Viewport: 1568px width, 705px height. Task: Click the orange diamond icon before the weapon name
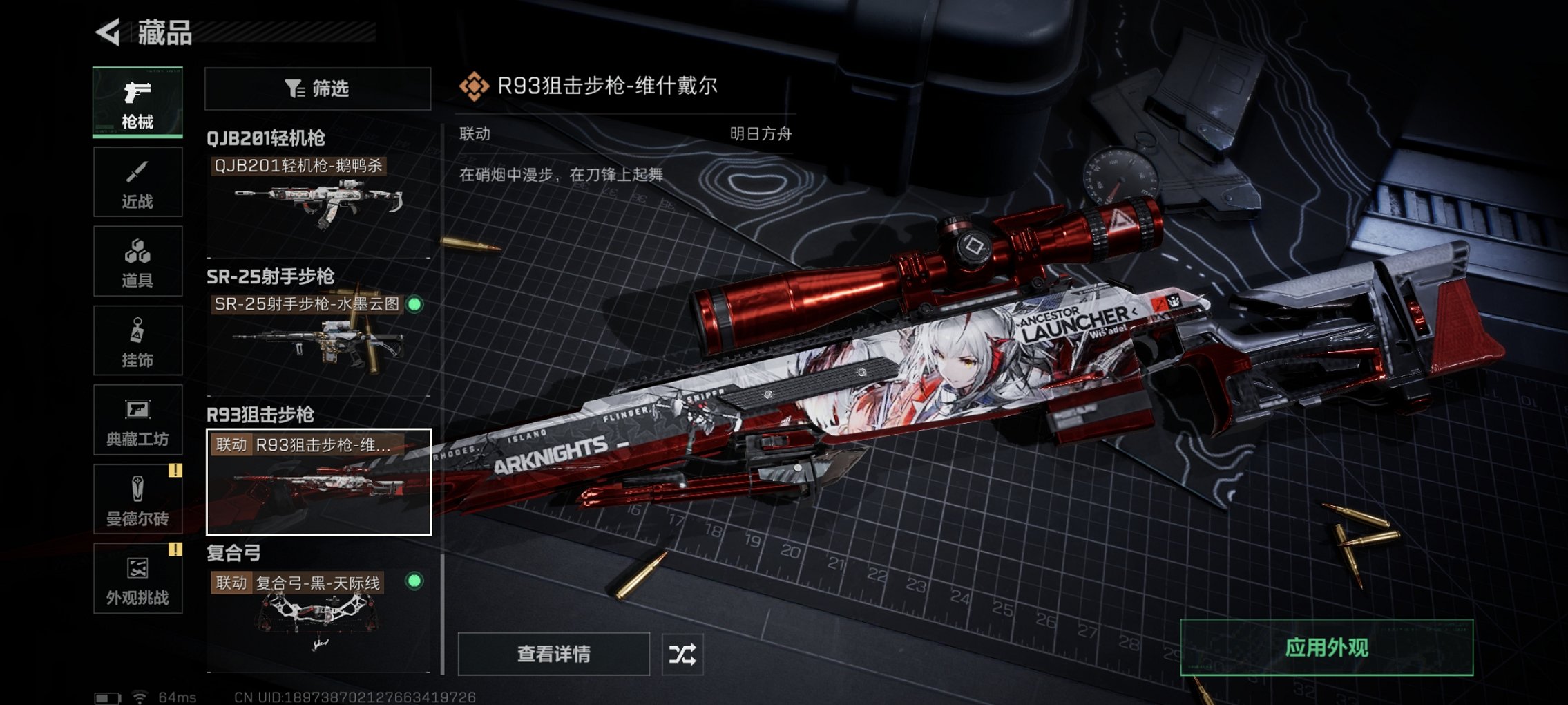pos(475,87)
